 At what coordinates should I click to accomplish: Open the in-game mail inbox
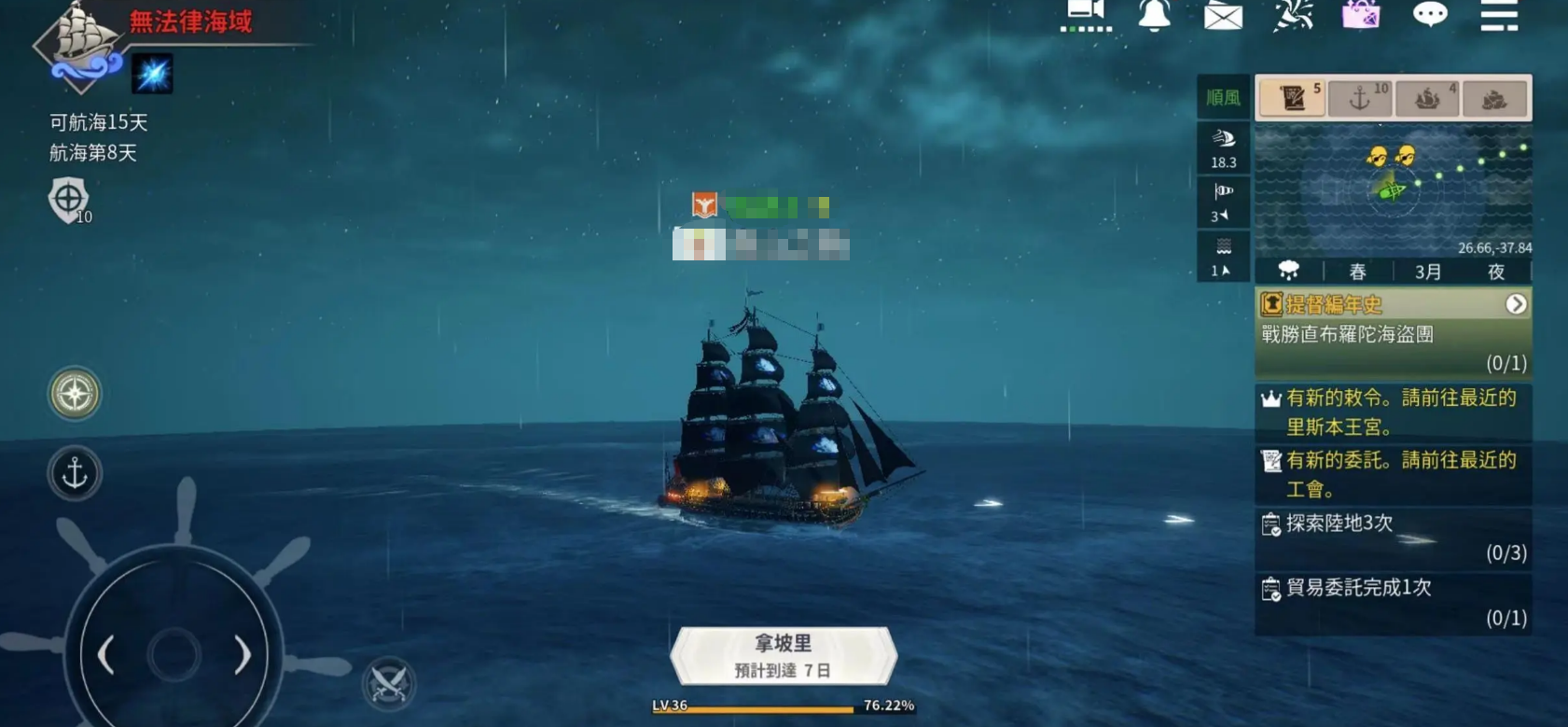point(1225,17)
